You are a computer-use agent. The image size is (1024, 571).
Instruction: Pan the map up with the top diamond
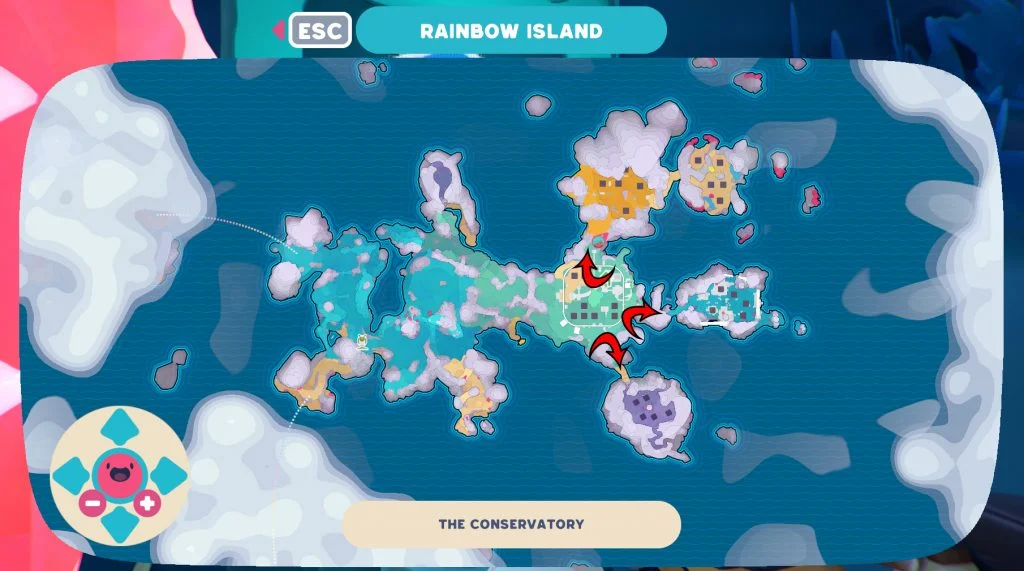click(x=118, y=426)
